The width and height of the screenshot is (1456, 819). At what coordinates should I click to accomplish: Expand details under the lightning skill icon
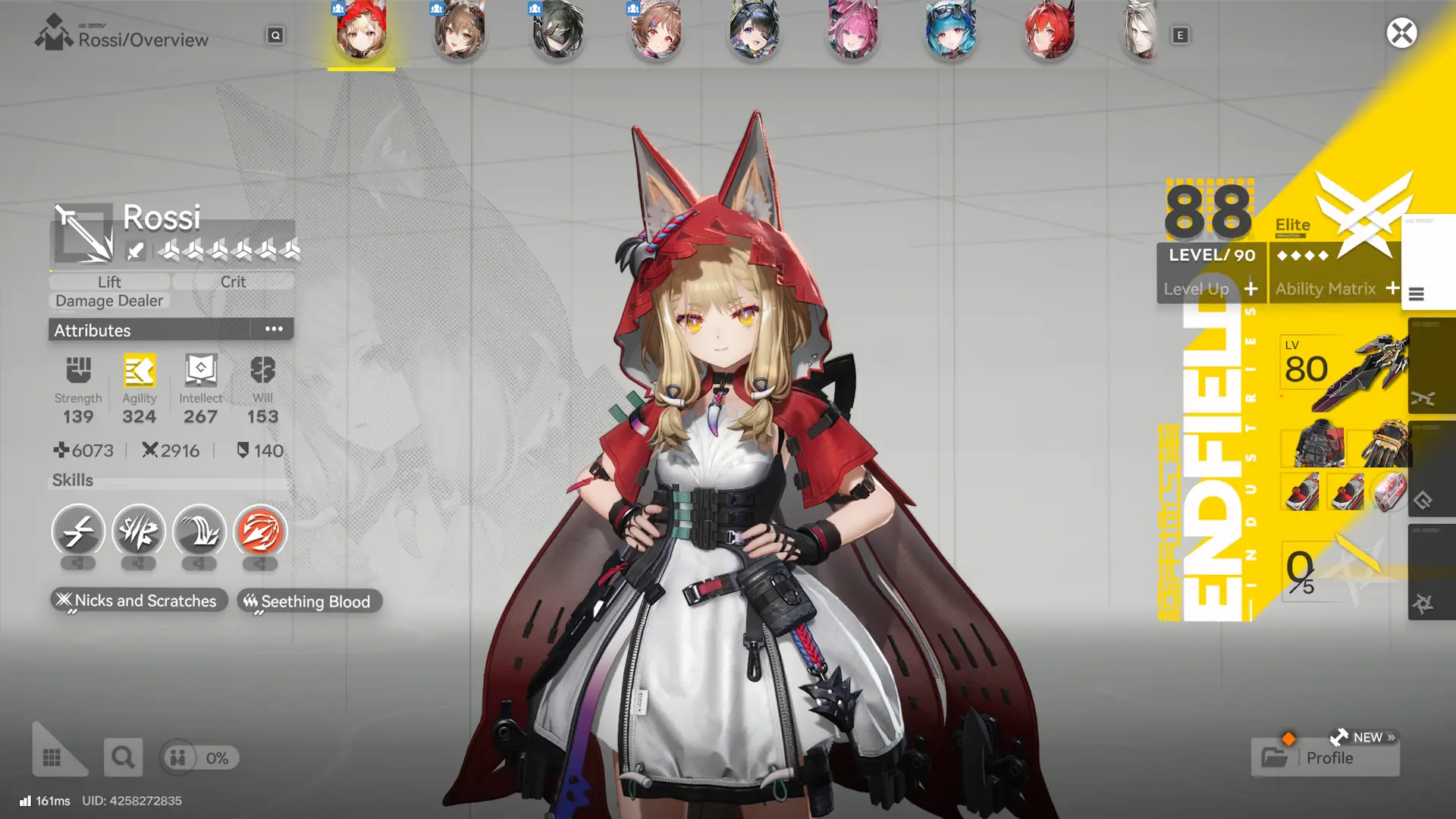pyautogui.click(x=78, y=564)
